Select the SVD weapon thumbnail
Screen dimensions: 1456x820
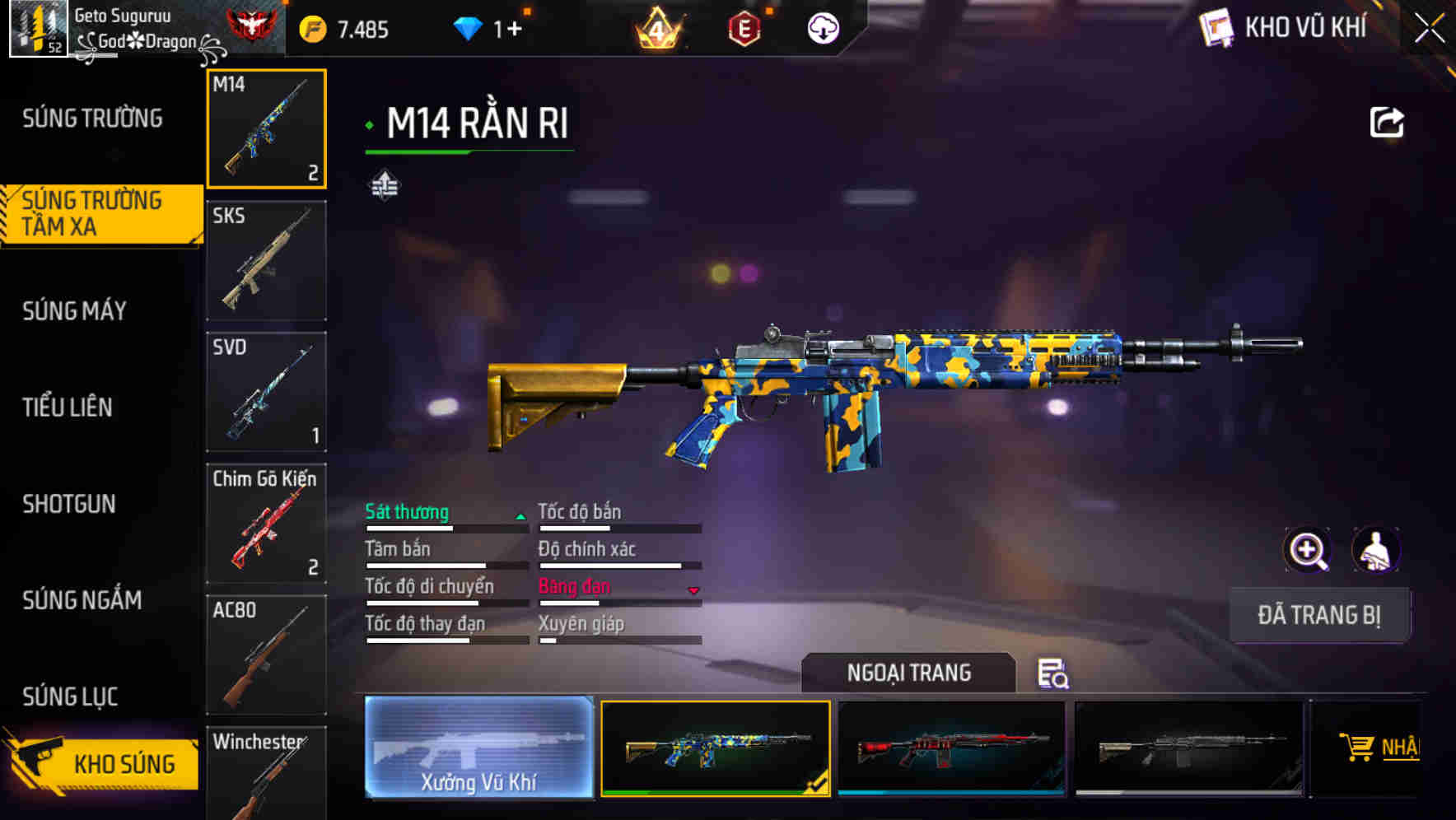coord(266,392)
